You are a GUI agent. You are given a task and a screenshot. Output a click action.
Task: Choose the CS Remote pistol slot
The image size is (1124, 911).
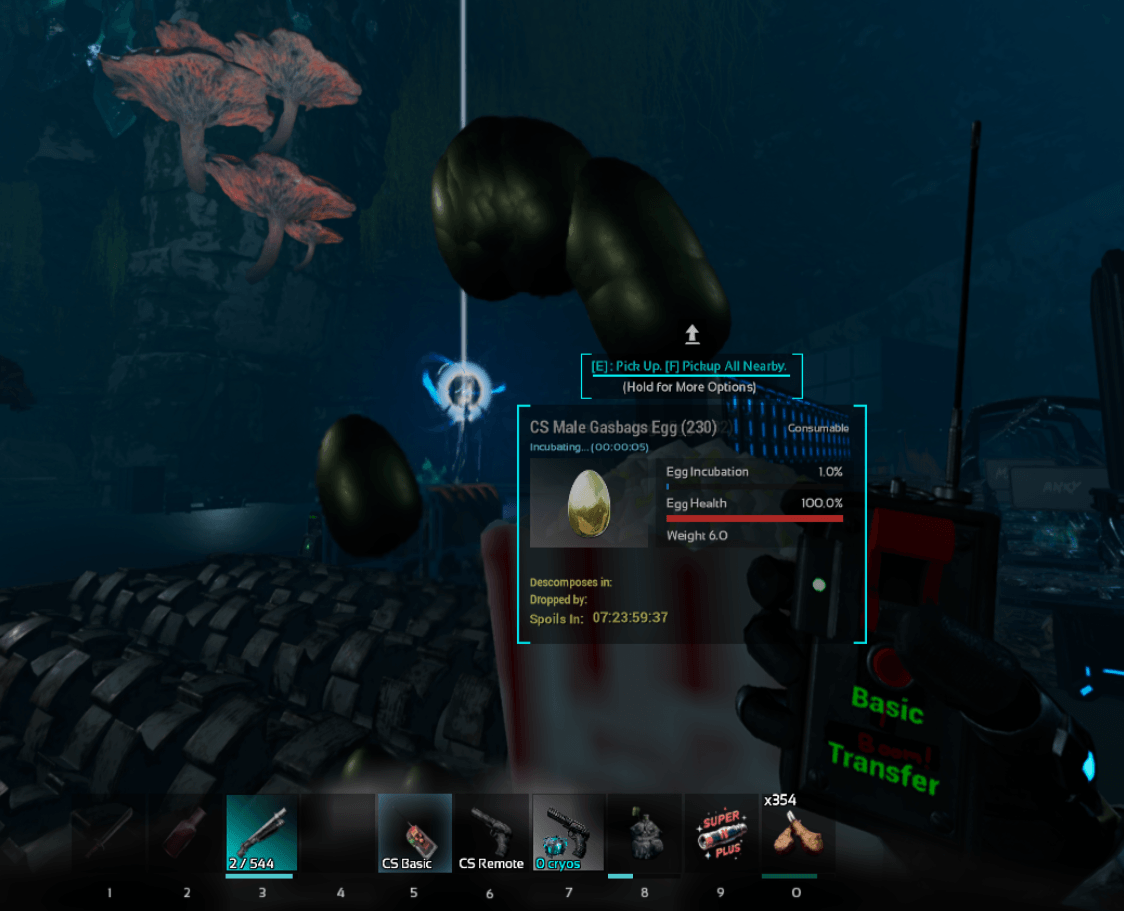491,832
